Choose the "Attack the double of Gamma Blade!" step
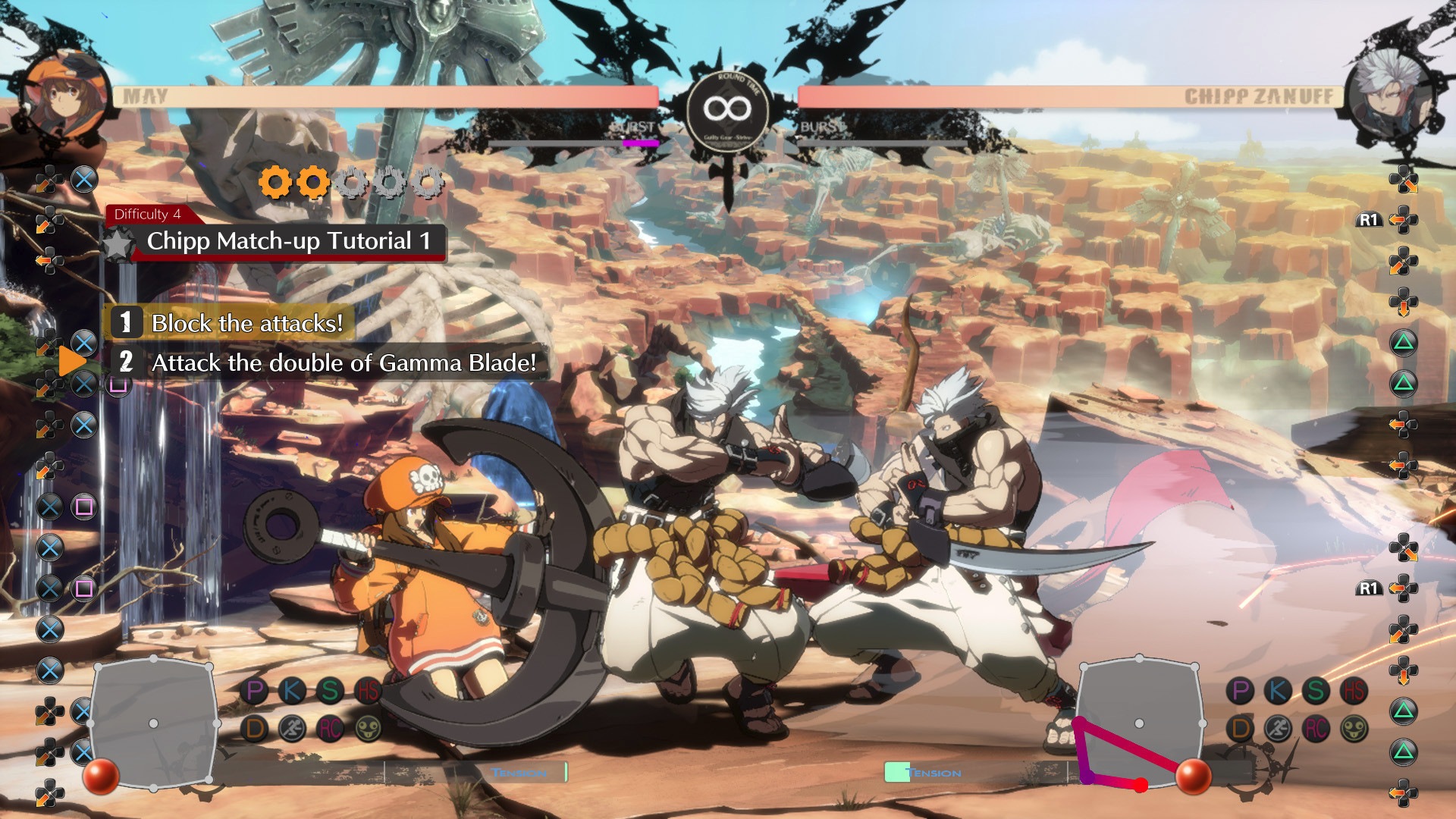 (343, 362)
